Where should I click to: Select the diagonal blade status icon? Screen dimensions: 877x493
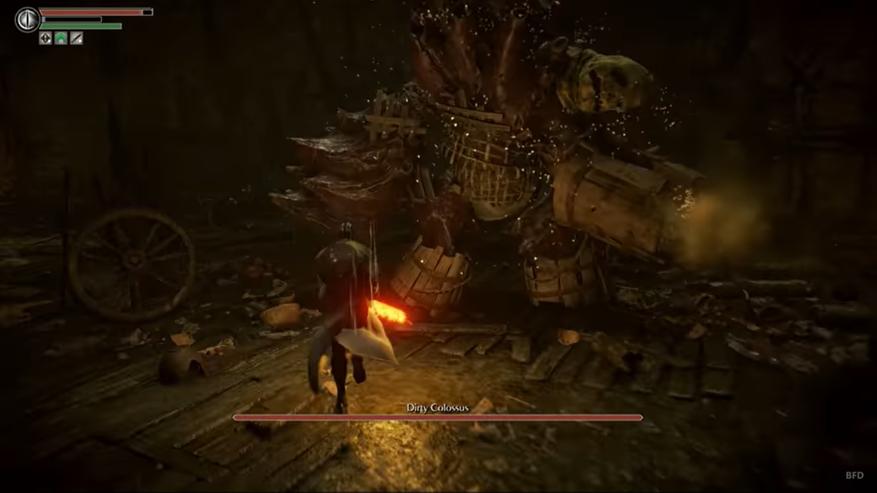76,38
